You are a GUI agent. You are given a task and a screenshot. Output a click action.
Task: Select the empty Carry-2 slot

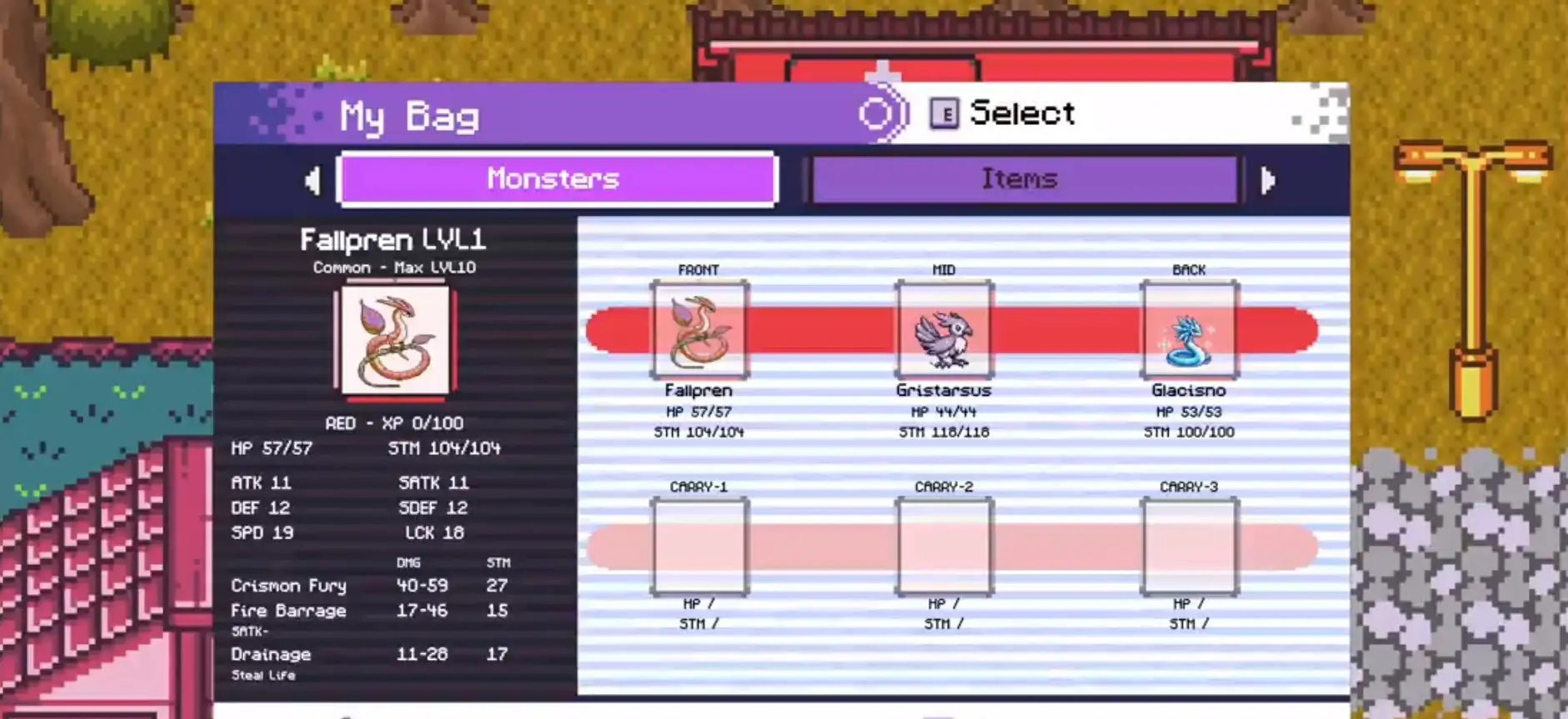944,547
